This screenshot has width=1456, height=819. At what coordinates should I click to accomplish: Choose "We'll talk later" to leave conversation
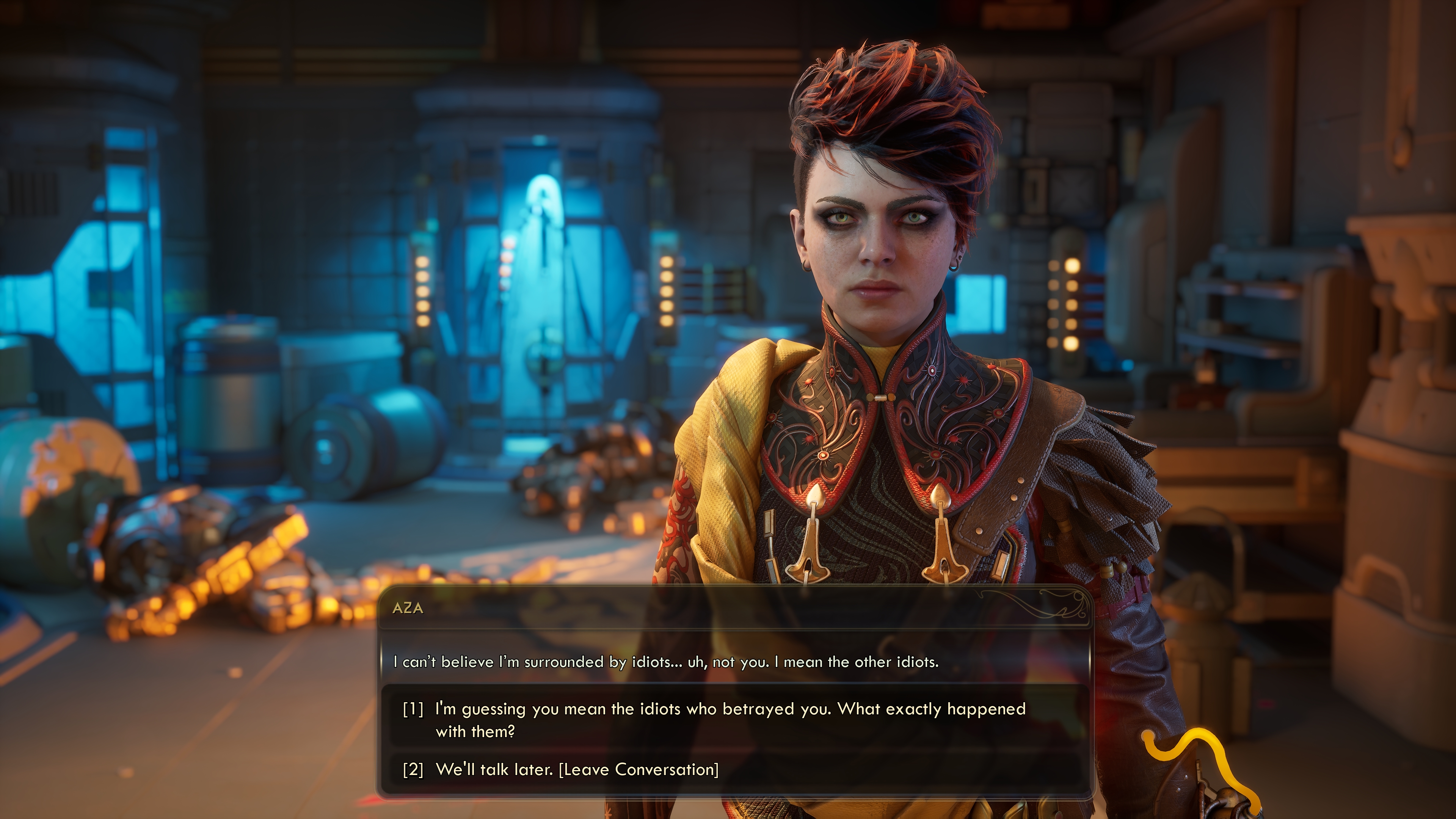point(576,770)
